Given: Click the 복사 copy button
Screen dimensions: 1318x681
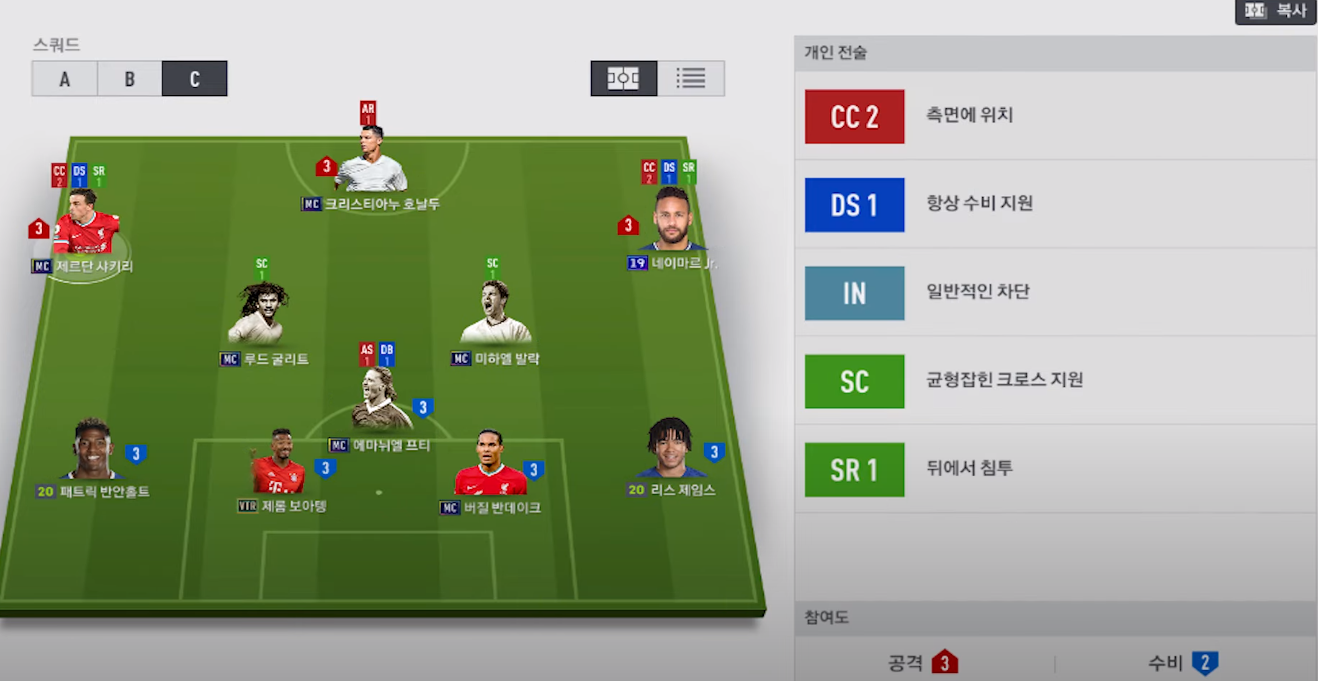Looking at the screenshot, I should pos(1275,11).
